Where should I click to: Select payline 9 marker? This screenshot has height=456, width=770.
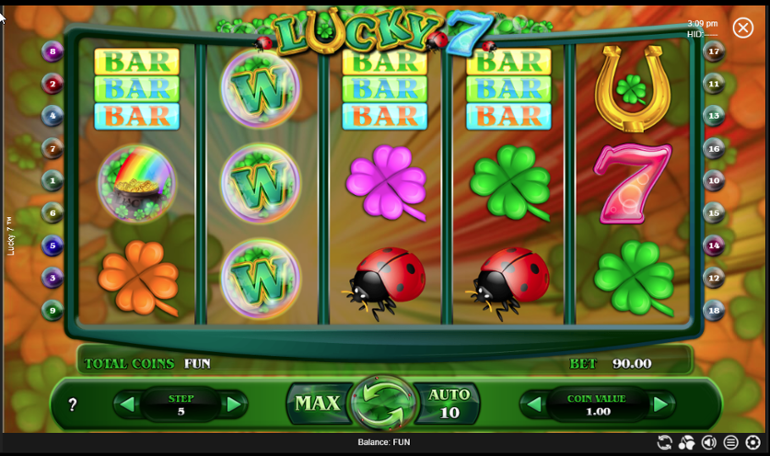click(x=53, y=310)
